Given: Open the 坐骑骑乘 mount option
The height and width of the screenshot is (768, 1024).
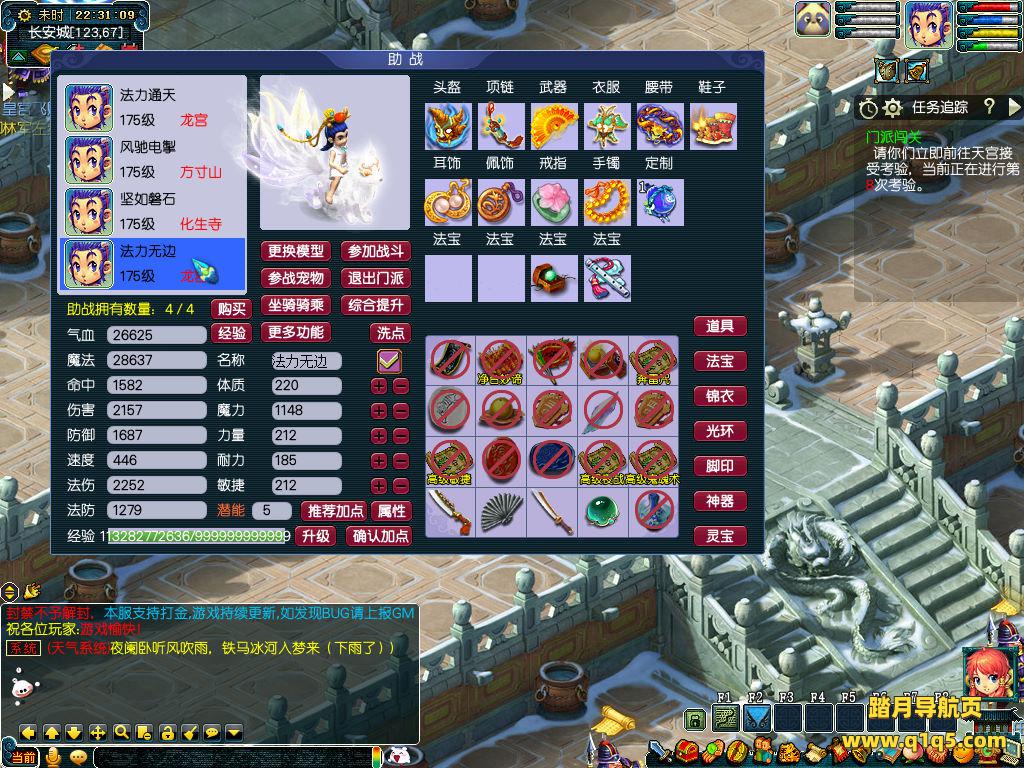Looking at the screenshot, I should point(297,305).
